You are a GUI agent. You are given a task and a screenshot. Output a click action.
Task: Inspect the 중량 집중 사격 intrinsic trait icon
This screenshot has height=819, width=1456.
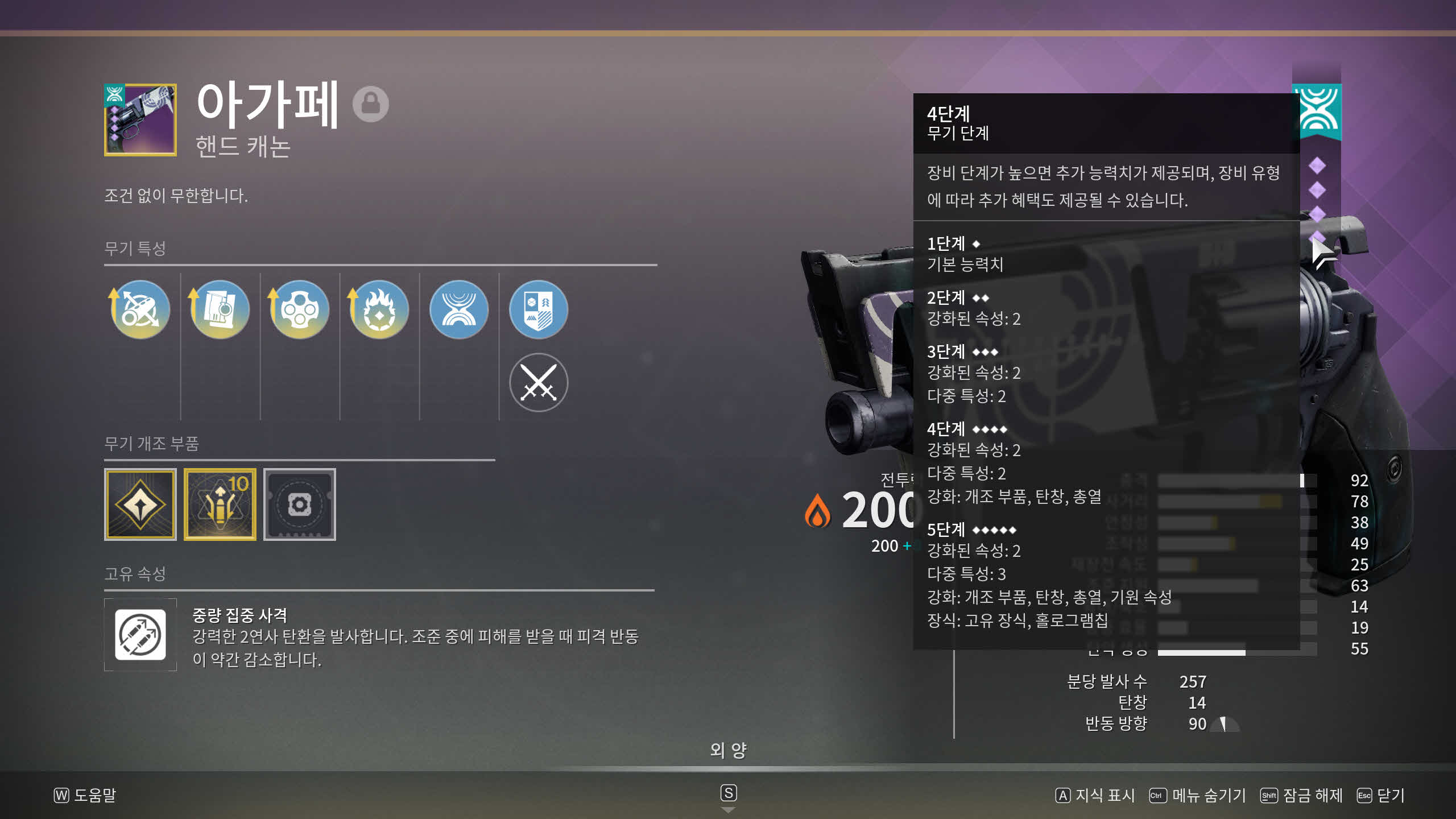coord(140,635)
